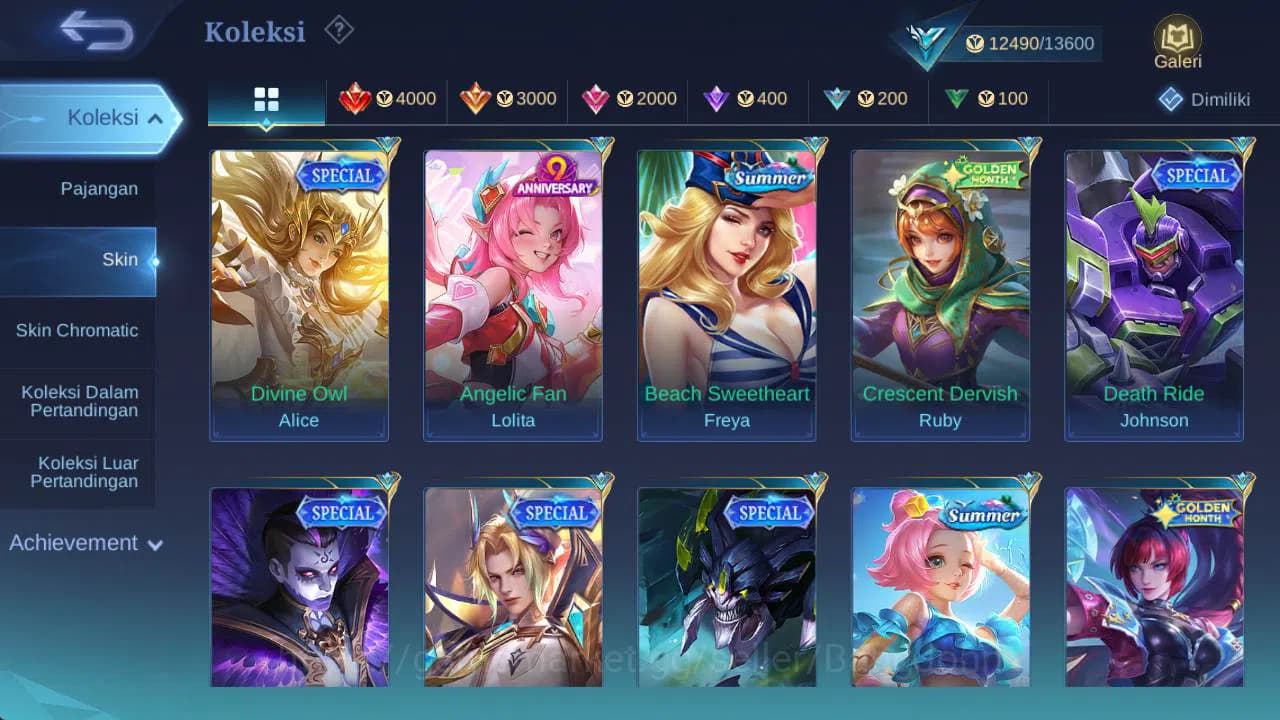Image resolution: width=1280 pixels, height=720 pixels.
Task: Open Koleksi Luar Pertandingan
Action: tap(79, 473)
